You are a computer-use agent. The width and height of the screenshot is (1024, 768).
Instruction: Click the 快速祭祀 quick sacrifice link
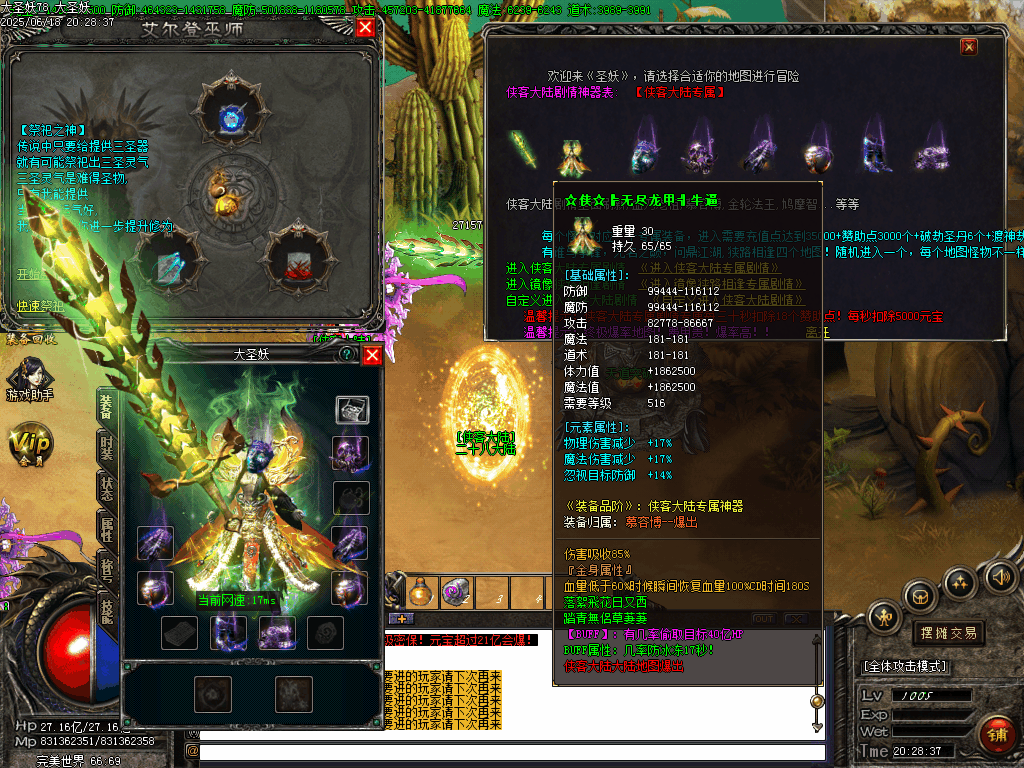tap(40, 306)
